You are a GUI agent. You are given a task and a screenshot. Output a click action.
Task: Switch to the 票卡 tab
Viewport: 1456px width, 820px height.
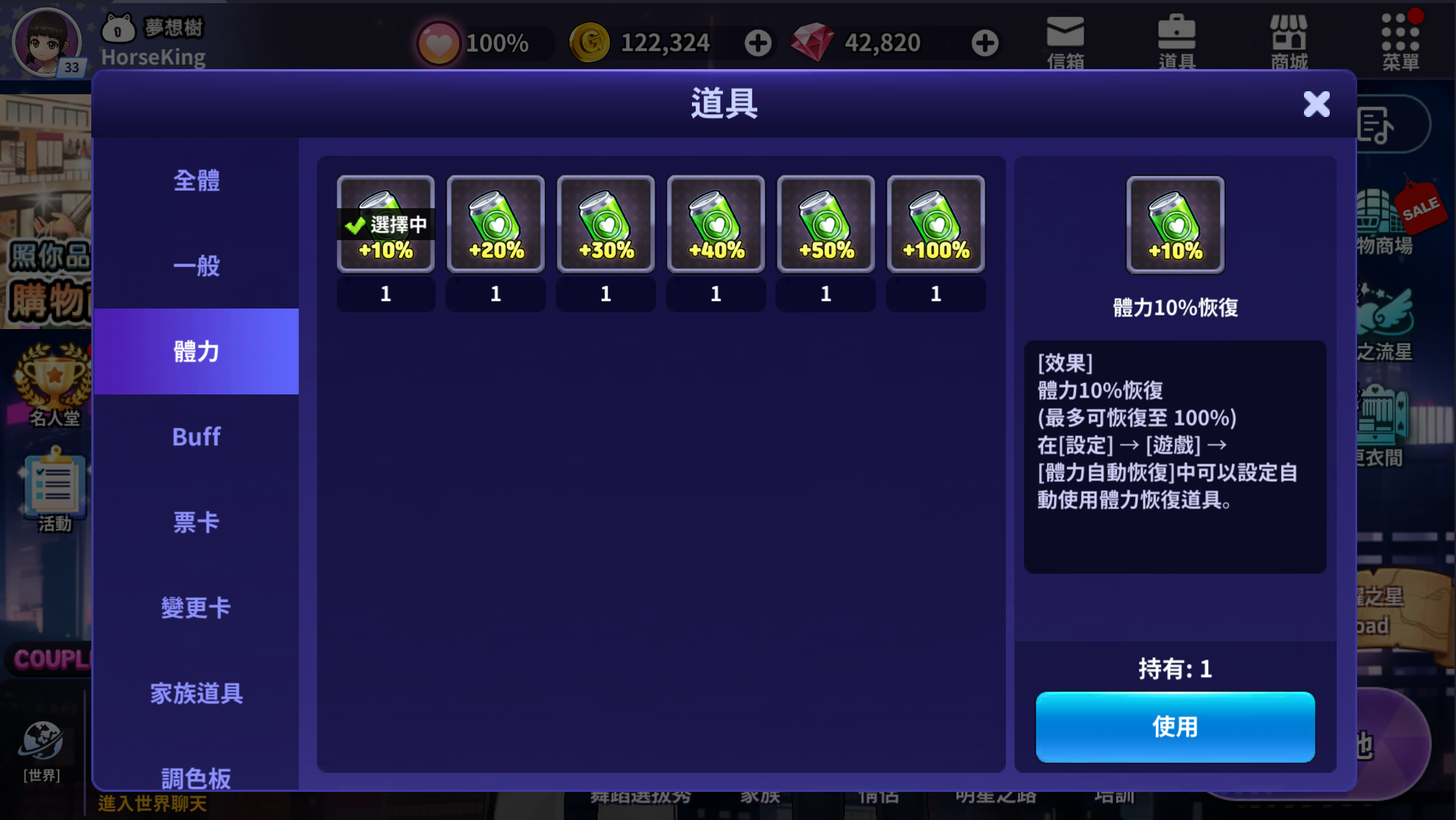point(196,522)
